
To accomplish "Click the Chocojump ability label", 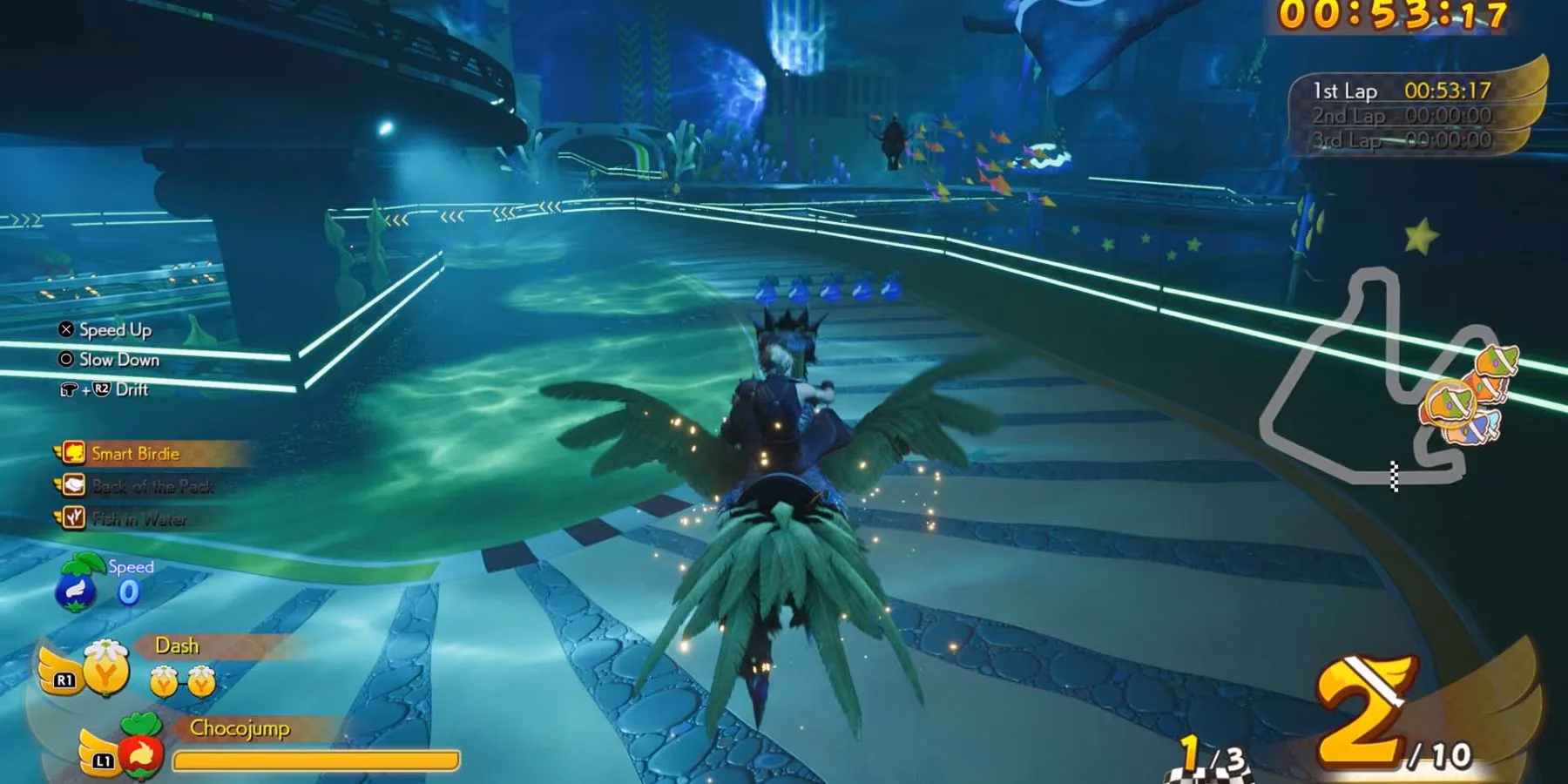I will click(239, 728).
